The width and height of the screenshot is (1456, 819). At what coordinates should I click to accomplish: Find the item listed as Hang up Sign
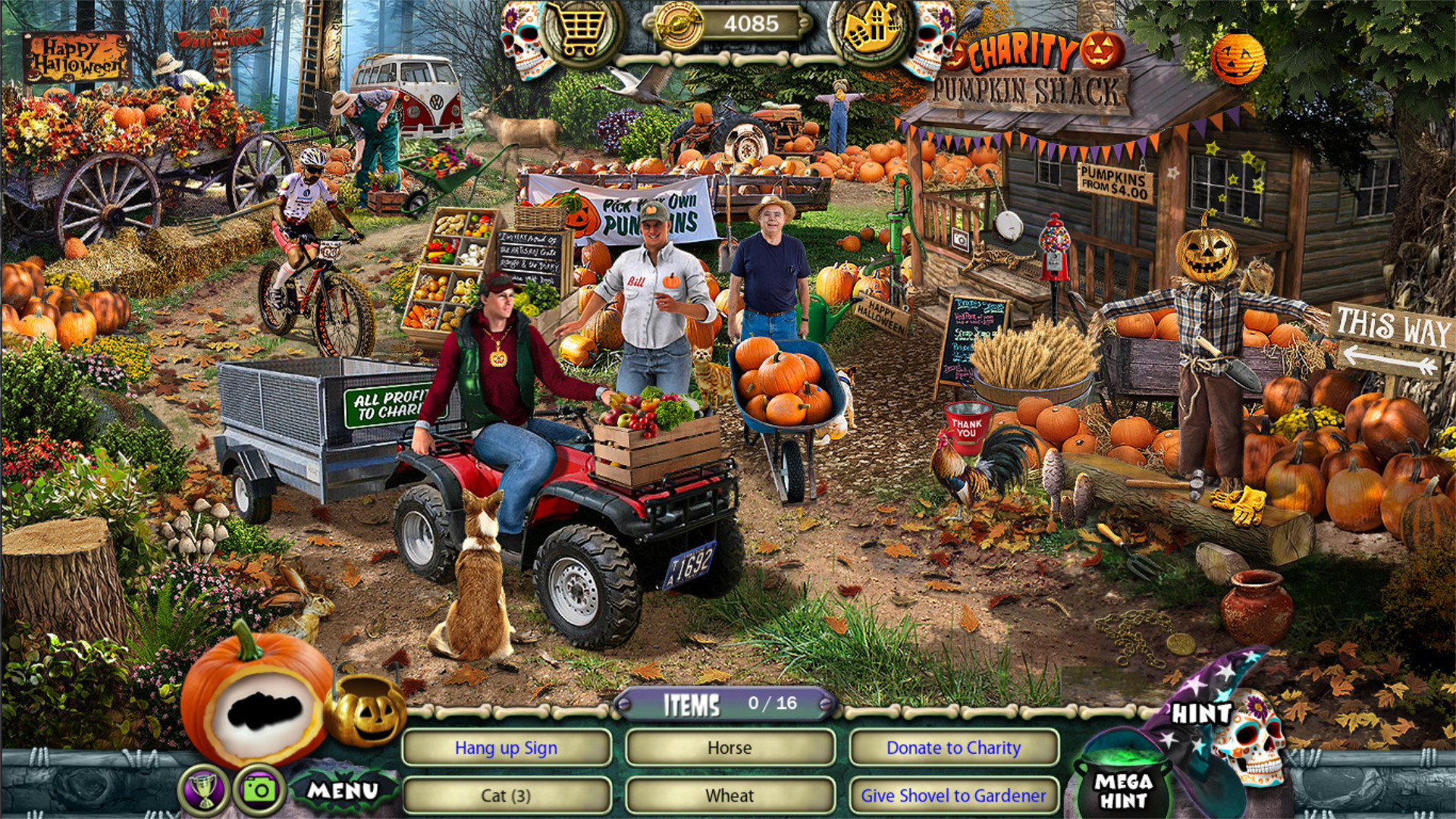tap(506, 748)
